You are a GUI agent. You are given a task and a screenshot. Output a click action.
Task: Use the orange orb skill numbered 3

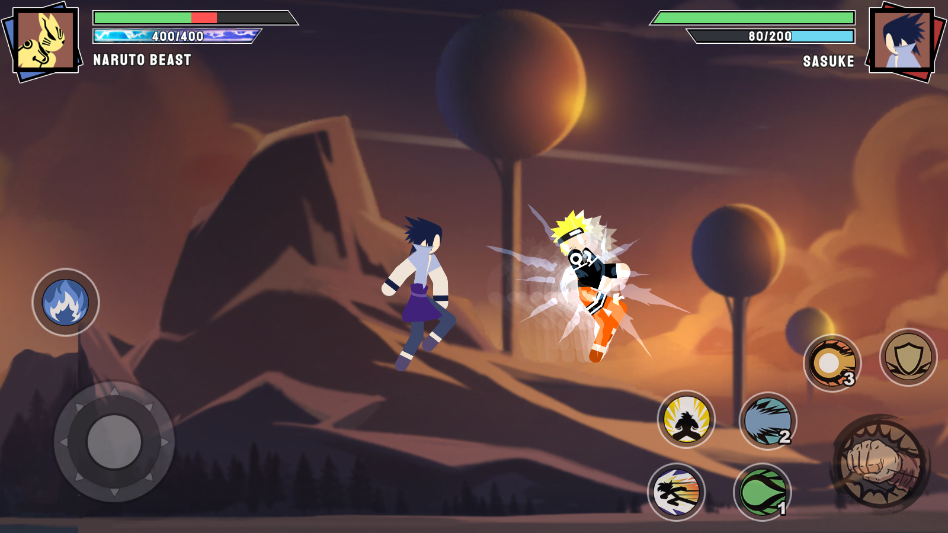pyautogui.click(x=831, y=363)
